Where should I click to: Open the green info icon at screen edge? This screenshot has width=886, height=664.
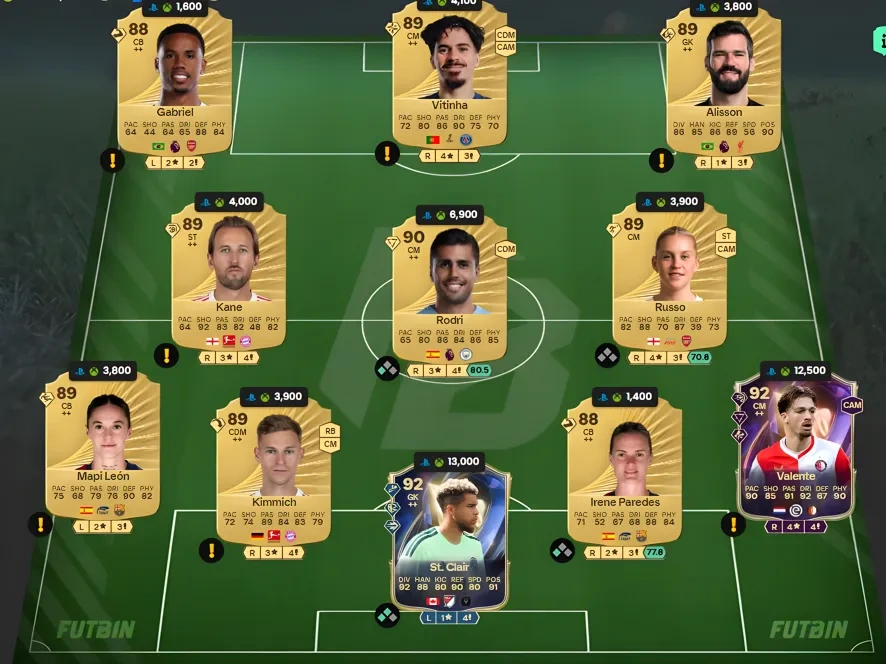[879, 41]
